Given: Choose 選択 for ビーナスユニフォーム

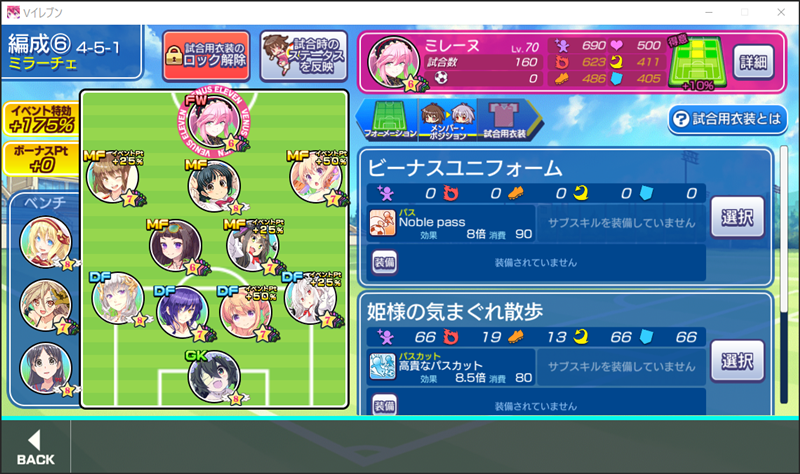Looking at the screenshot, I should pyautogui.click(x=737, y=216).
